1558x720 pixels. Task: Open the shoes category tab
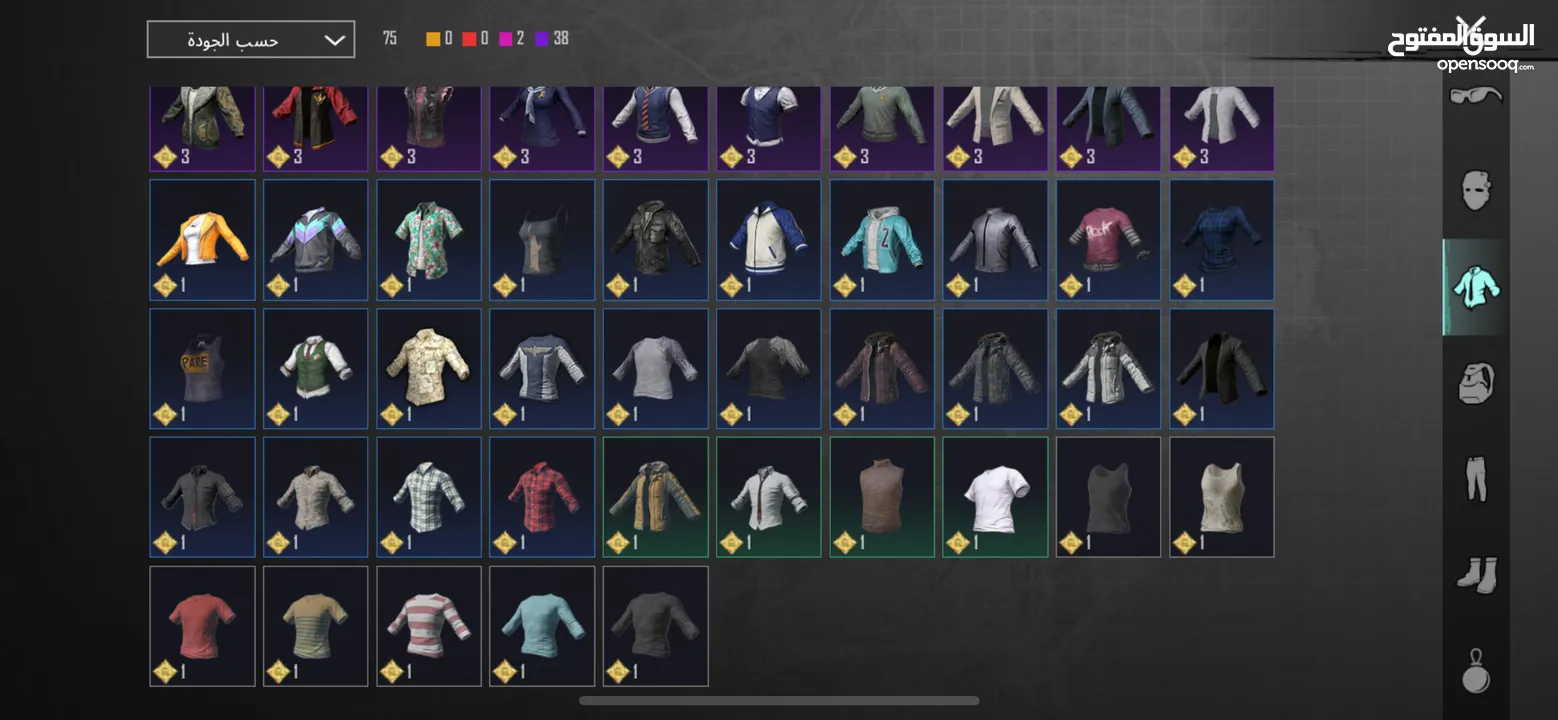coord(1476,575)
